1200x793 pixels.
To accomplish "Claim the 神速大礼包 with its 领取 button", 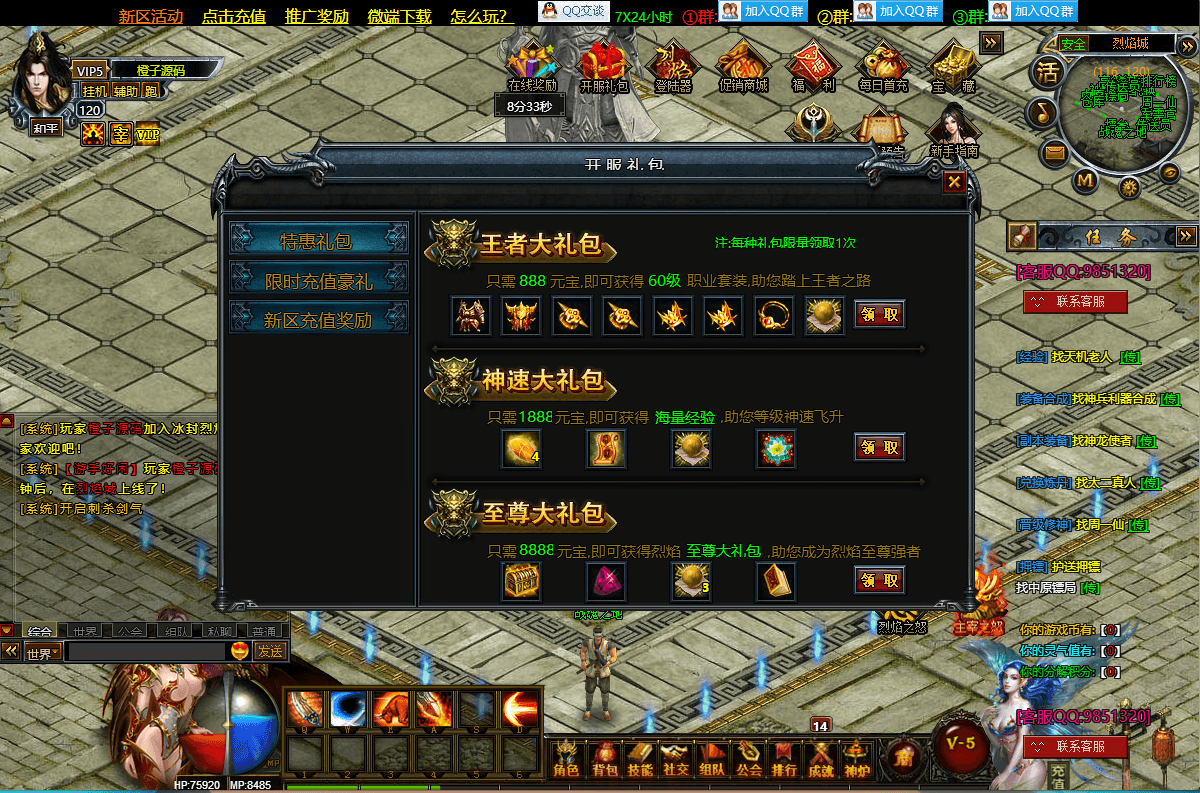I will [x=879, y=447].
